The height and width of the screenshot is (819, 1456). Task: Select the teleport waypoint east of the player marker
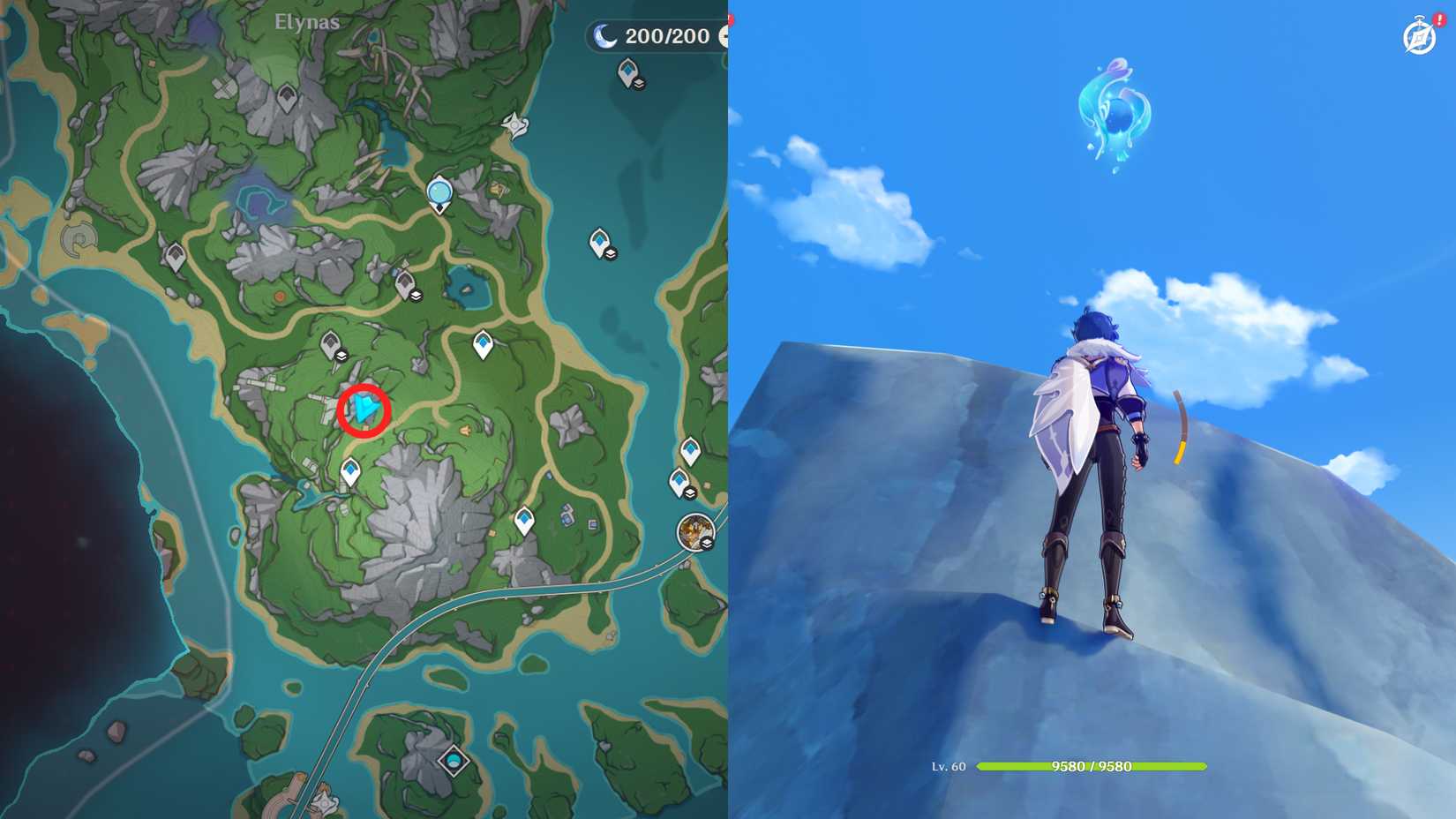coord(484,342)
